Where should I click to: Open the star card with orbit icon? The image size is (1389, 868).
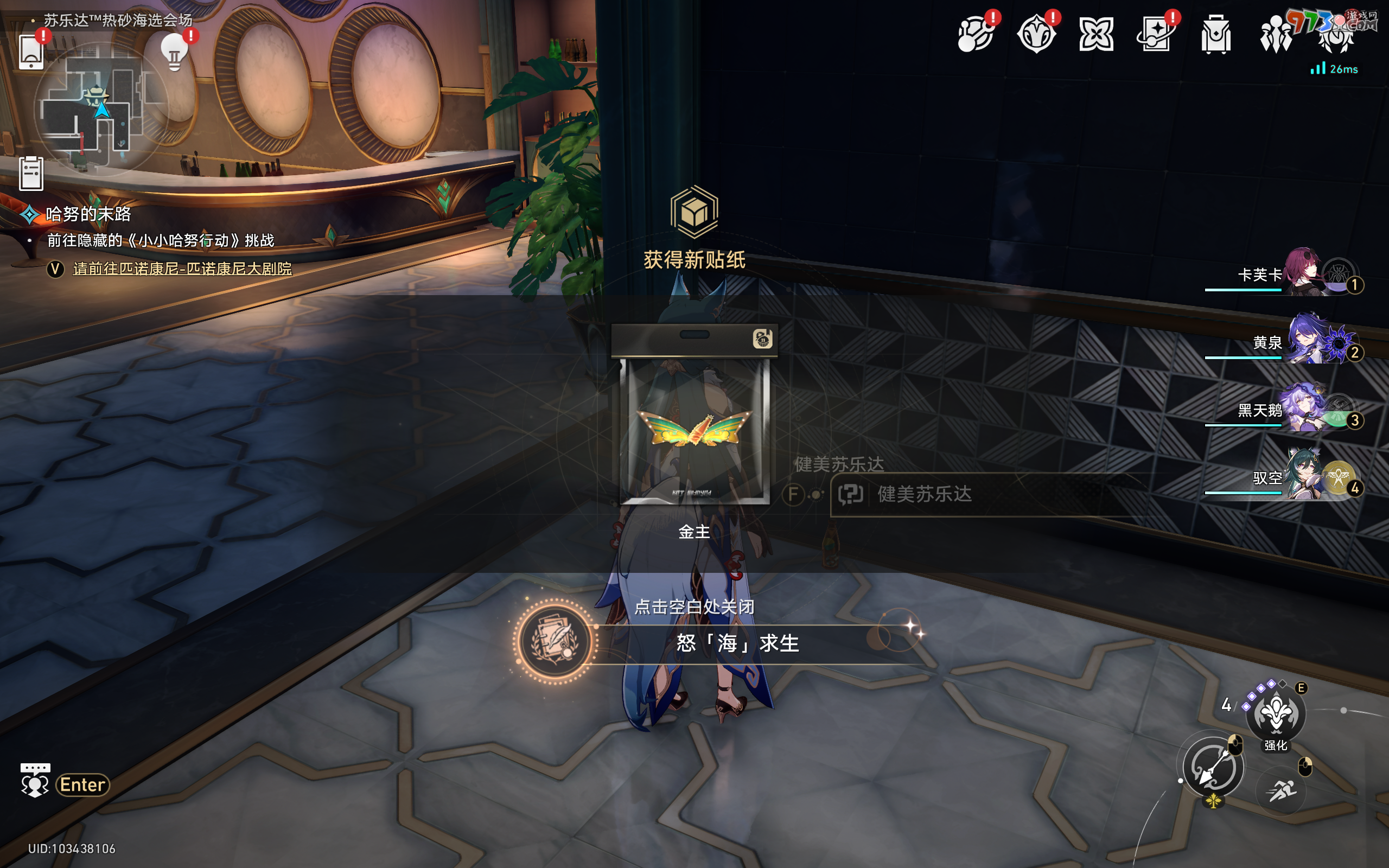(1155, 34)
